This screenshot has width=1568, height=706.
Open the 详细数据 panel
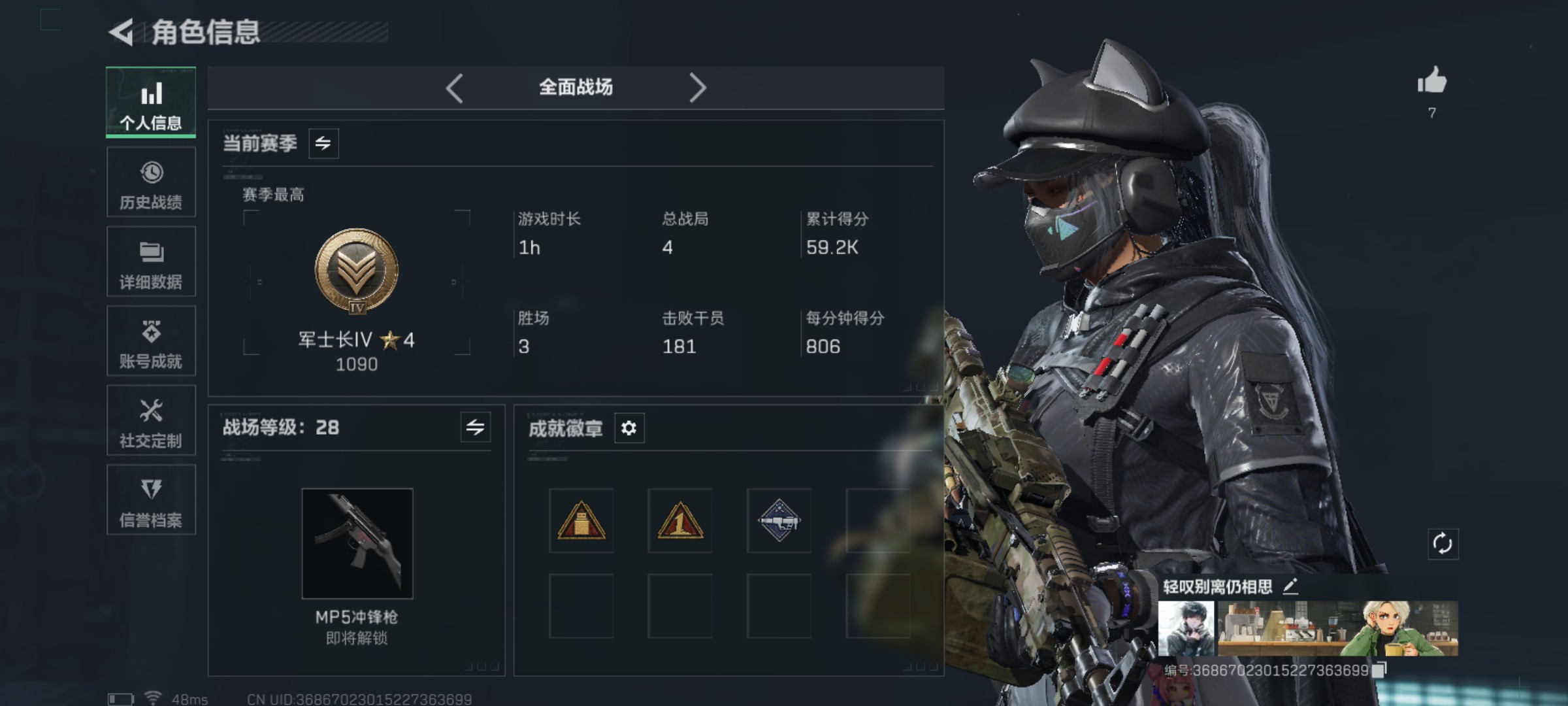[x=151, y=261]
